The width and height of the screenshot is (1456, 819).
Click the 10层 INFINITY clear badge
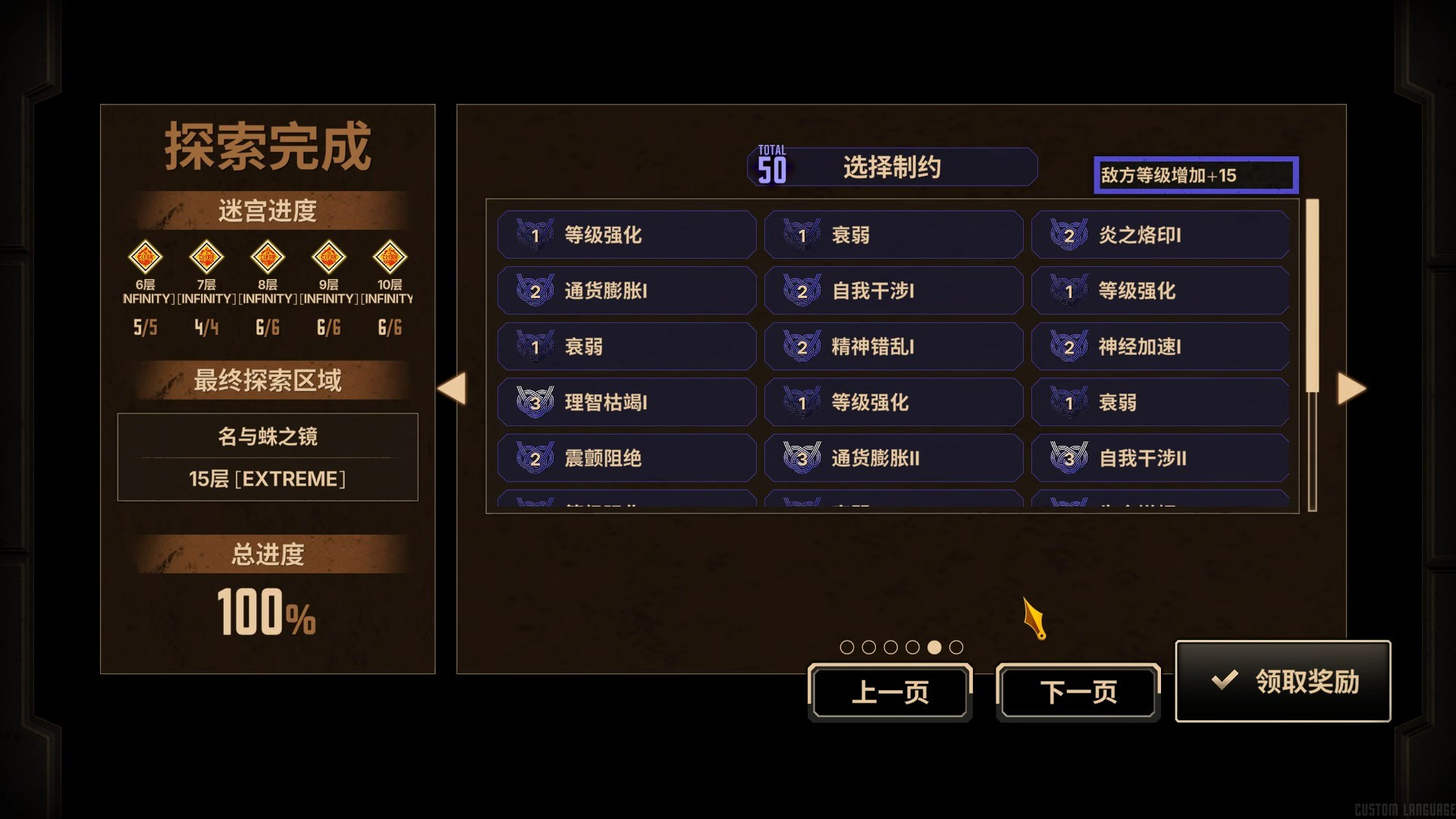[389, 258]
